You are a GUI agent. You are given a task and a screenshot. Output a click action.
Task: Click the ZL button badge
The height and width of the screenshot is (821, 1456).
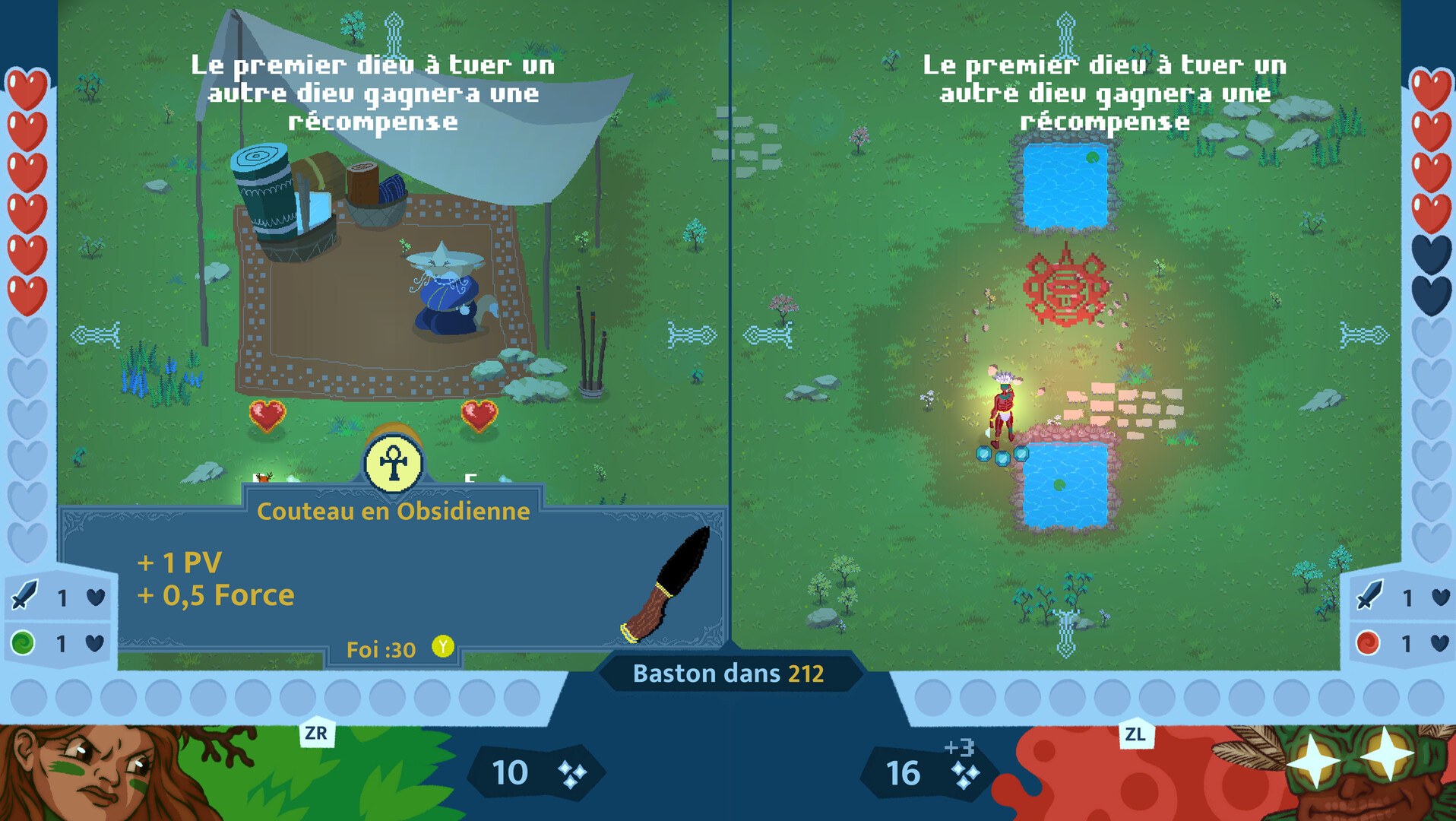[1136, 732]
